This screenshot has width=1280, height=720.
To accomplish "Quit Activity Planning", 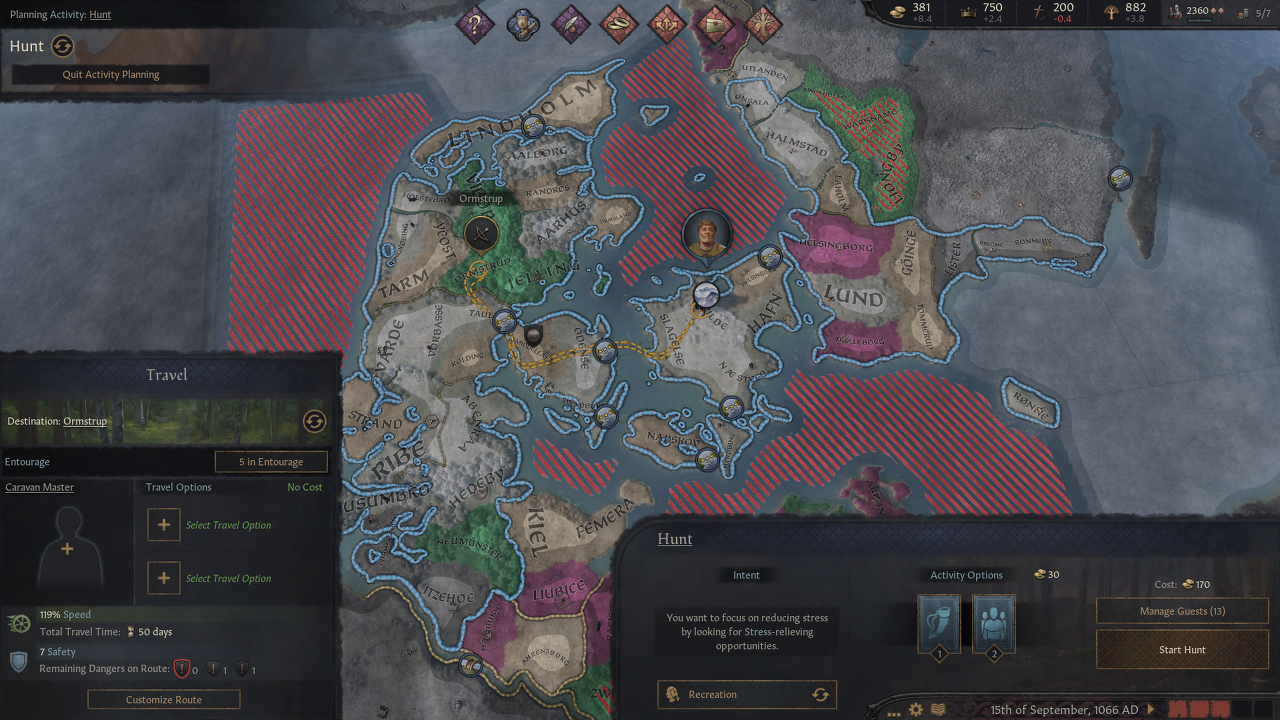I will pos(111,75).
